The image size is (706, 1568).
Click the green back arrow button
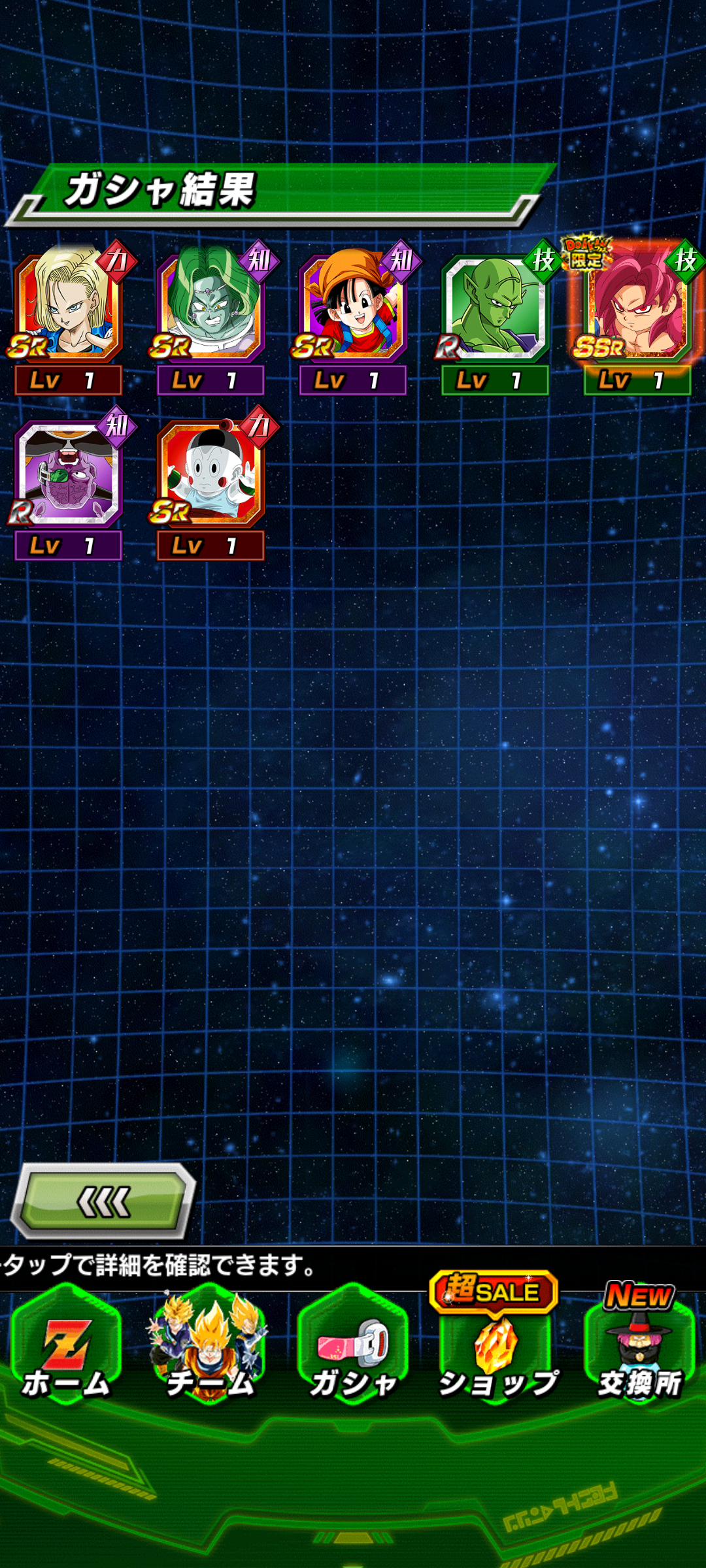[103, 1201]
